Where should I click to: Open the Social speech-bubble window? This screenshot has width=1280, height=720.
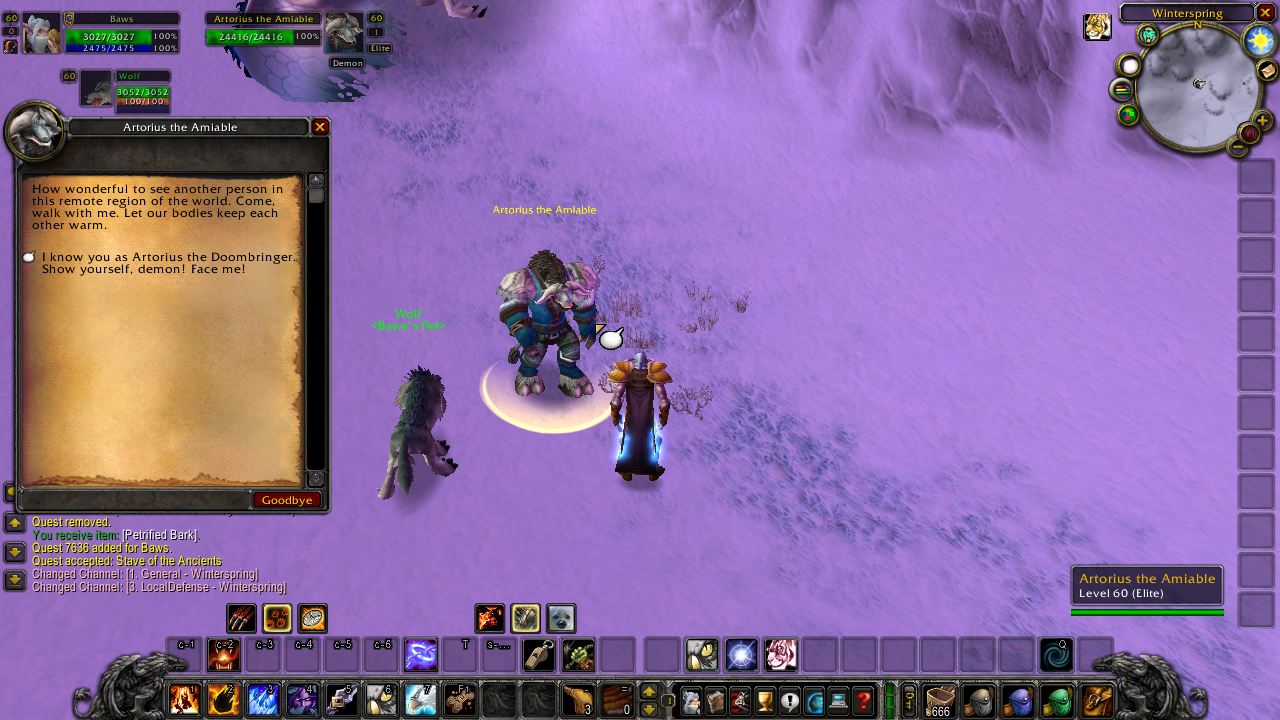(x=789, y=700)
